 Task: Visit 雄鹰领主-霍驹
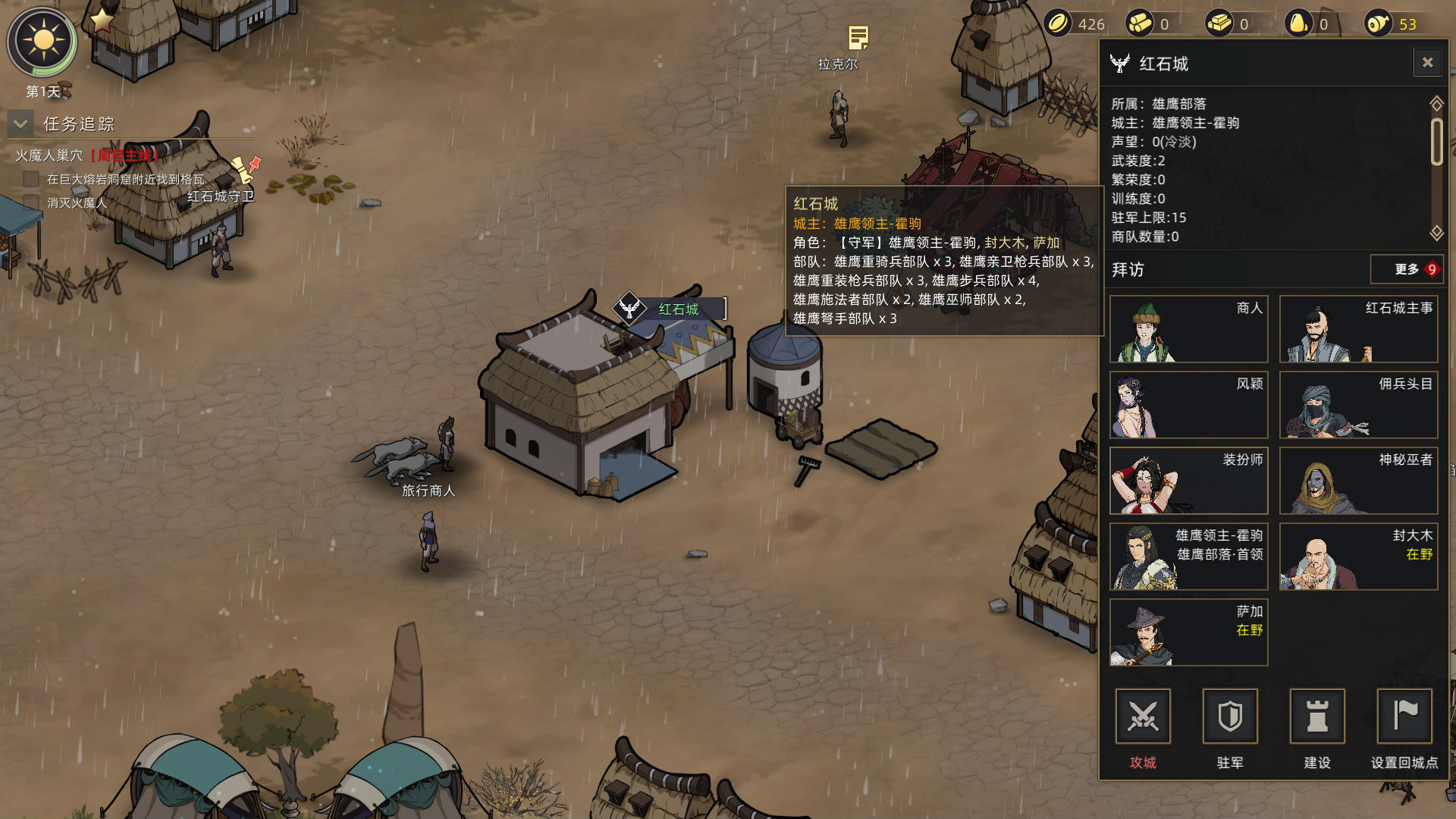[x=1188, y=557]
